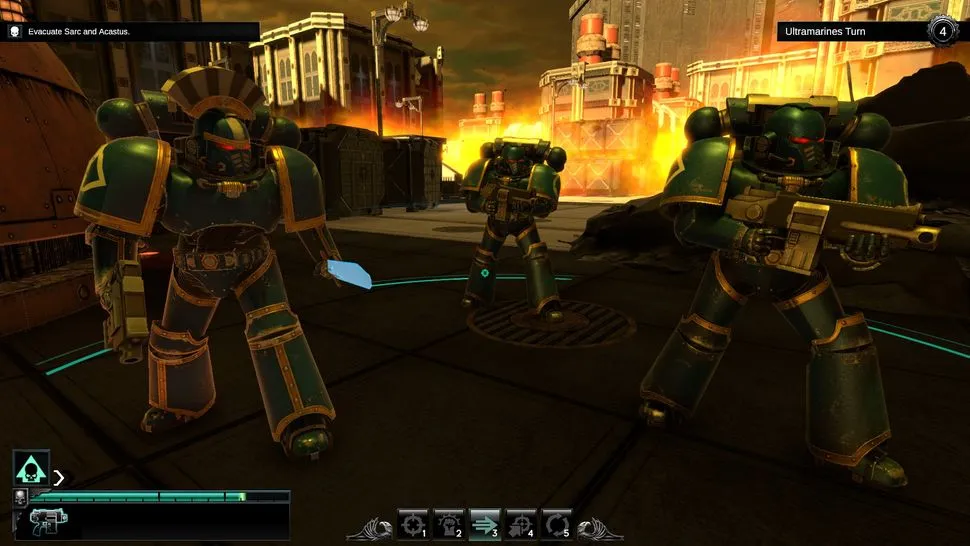The width and height of the screenshot is (970, 546).
Task: Choose the highlighted arrows move action
Action: pos(485,524)
